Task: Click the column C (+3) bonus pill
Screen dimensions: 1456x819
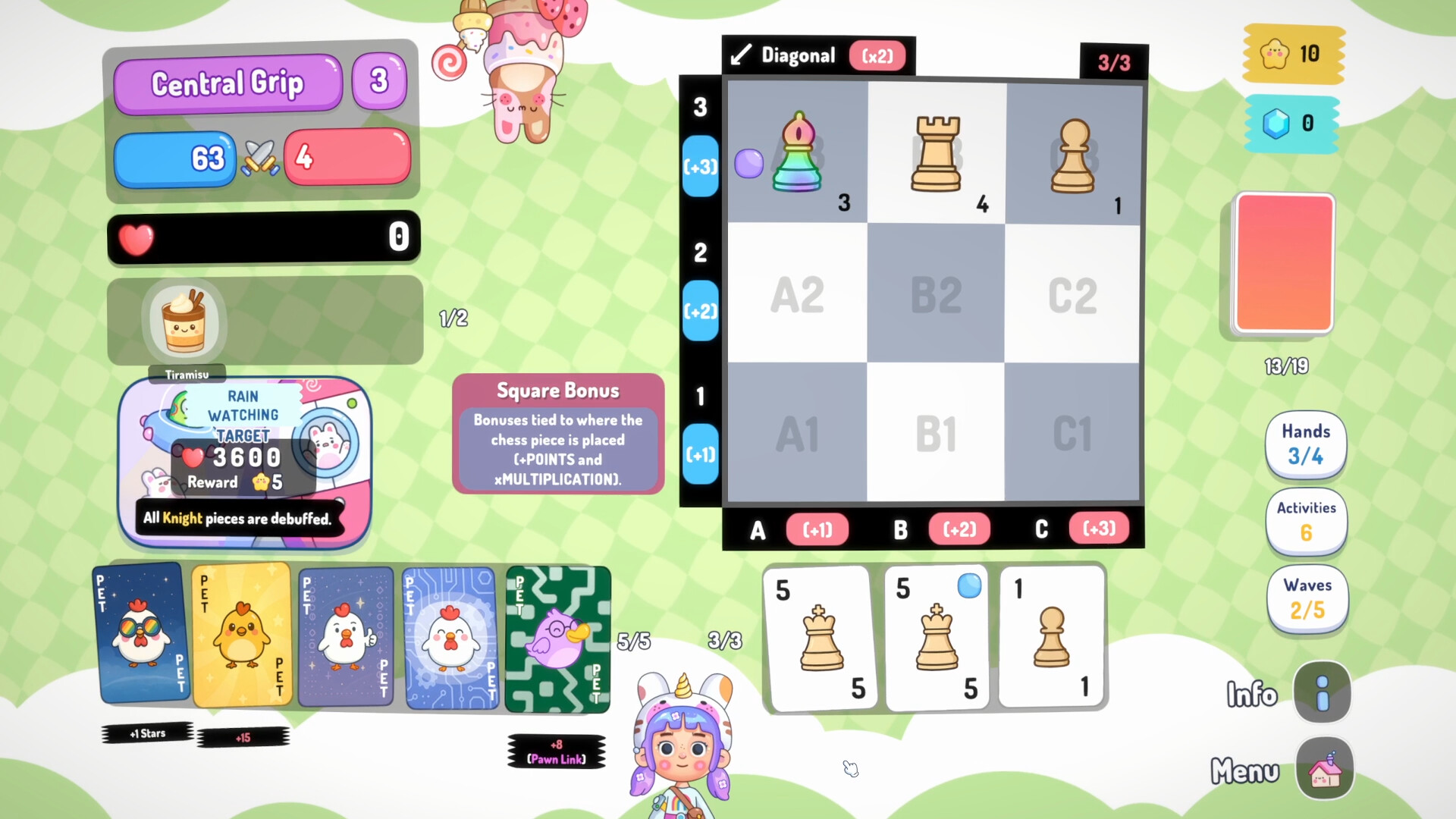Action: click(1099, 529)
